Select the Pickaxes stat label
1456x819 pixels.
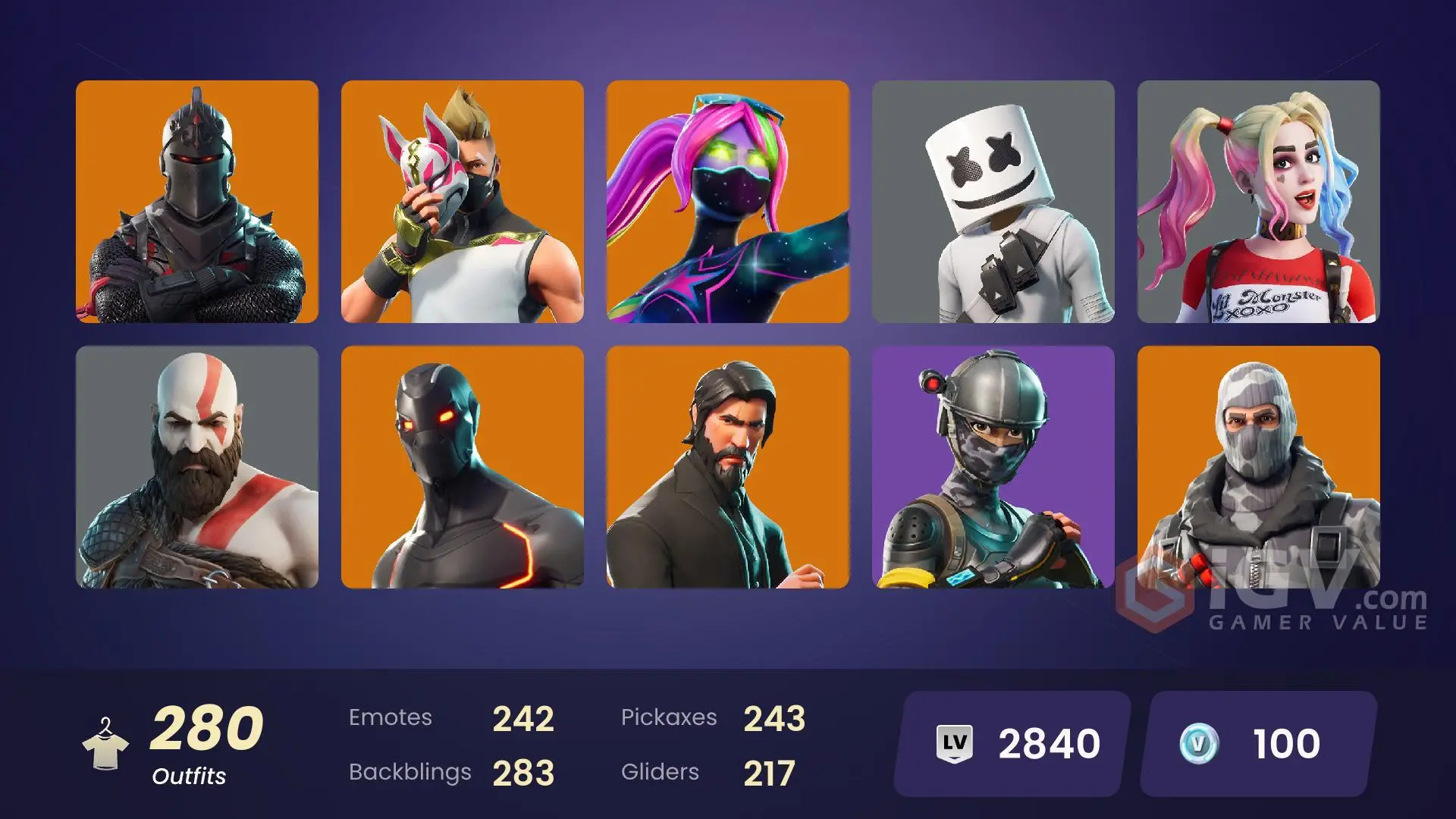[670, 716]
